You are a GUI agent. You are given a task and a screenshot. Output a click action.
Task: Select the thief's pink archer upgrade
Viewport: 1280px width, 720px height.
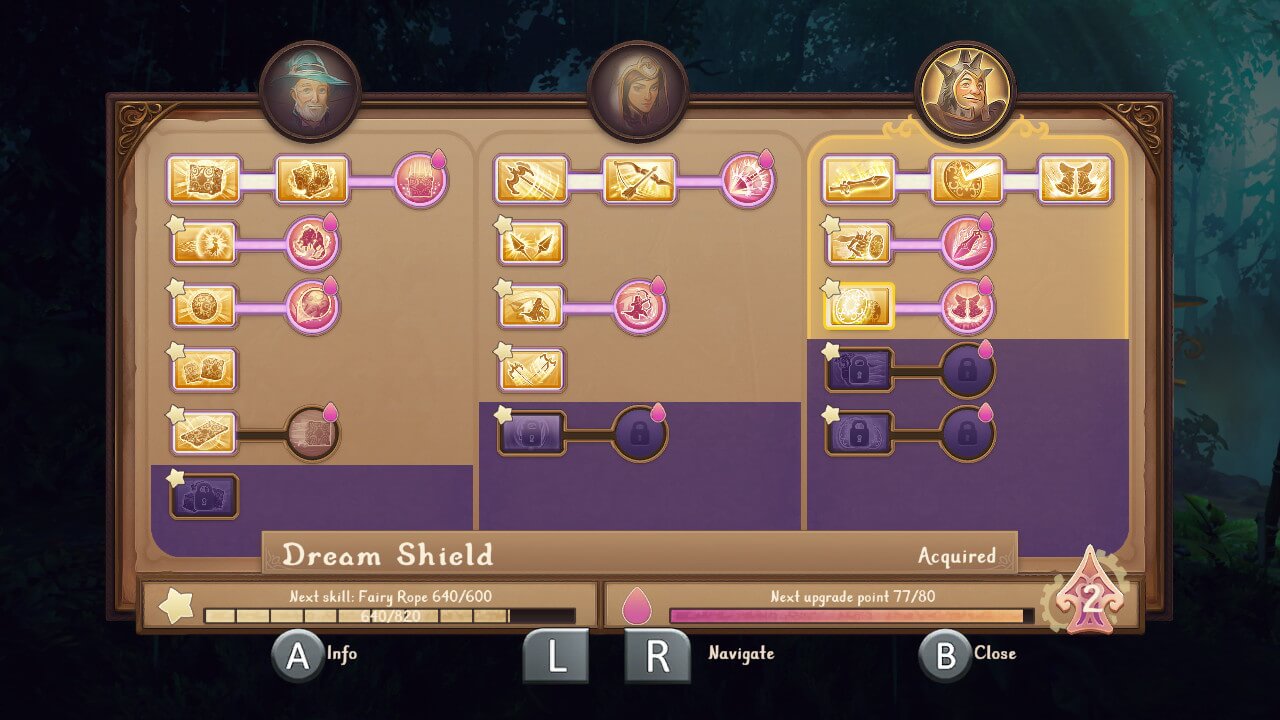coord(639,306)
